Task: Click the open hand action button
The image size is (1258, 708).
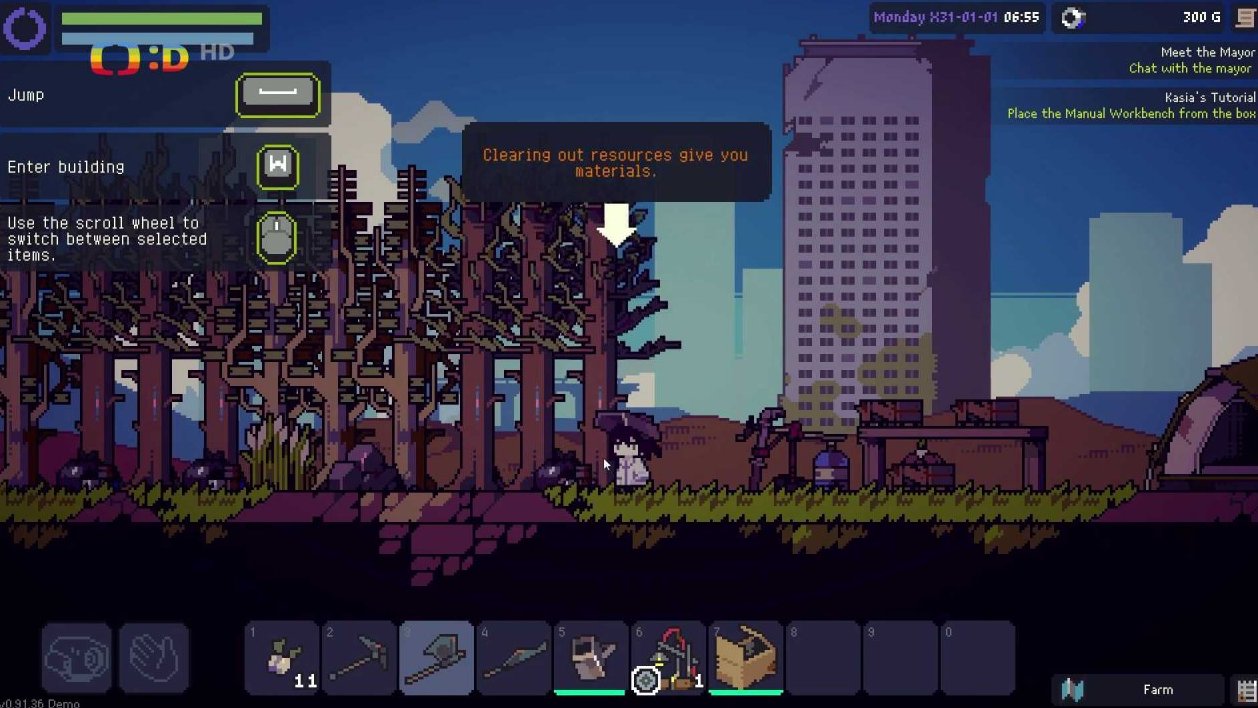Action: (154, 658)
